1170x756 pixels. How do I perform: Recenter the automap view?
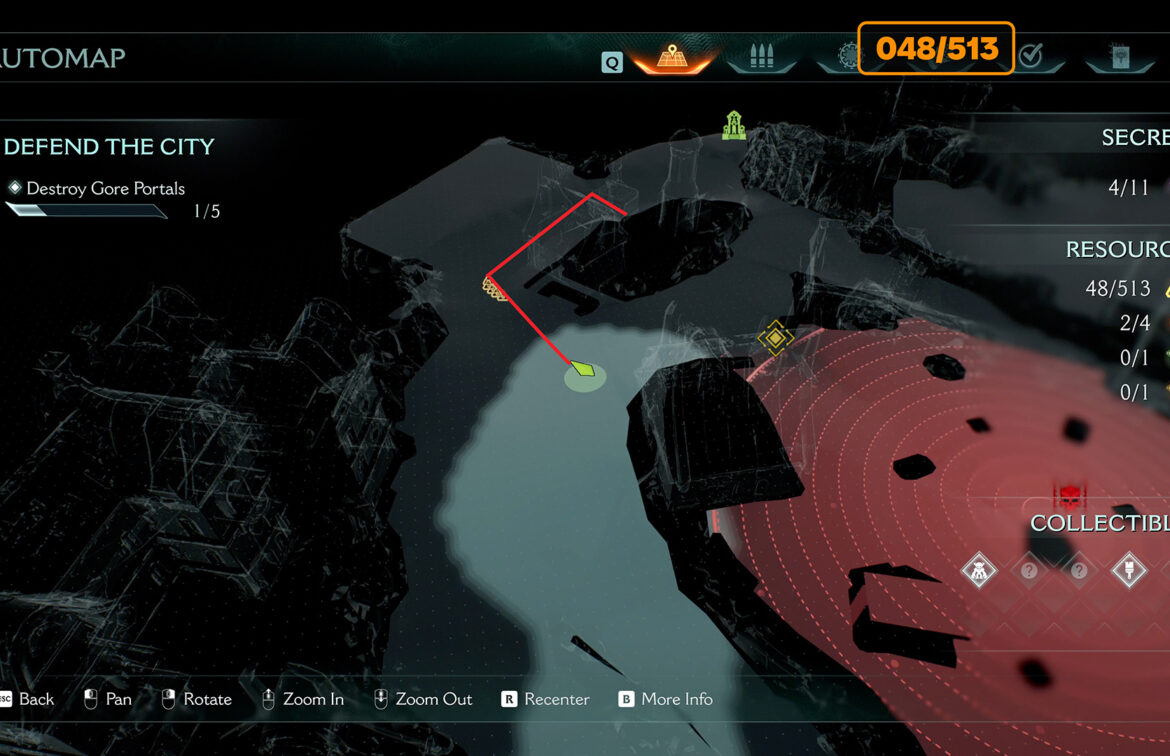pyautogui.click(x=546, y=699)
